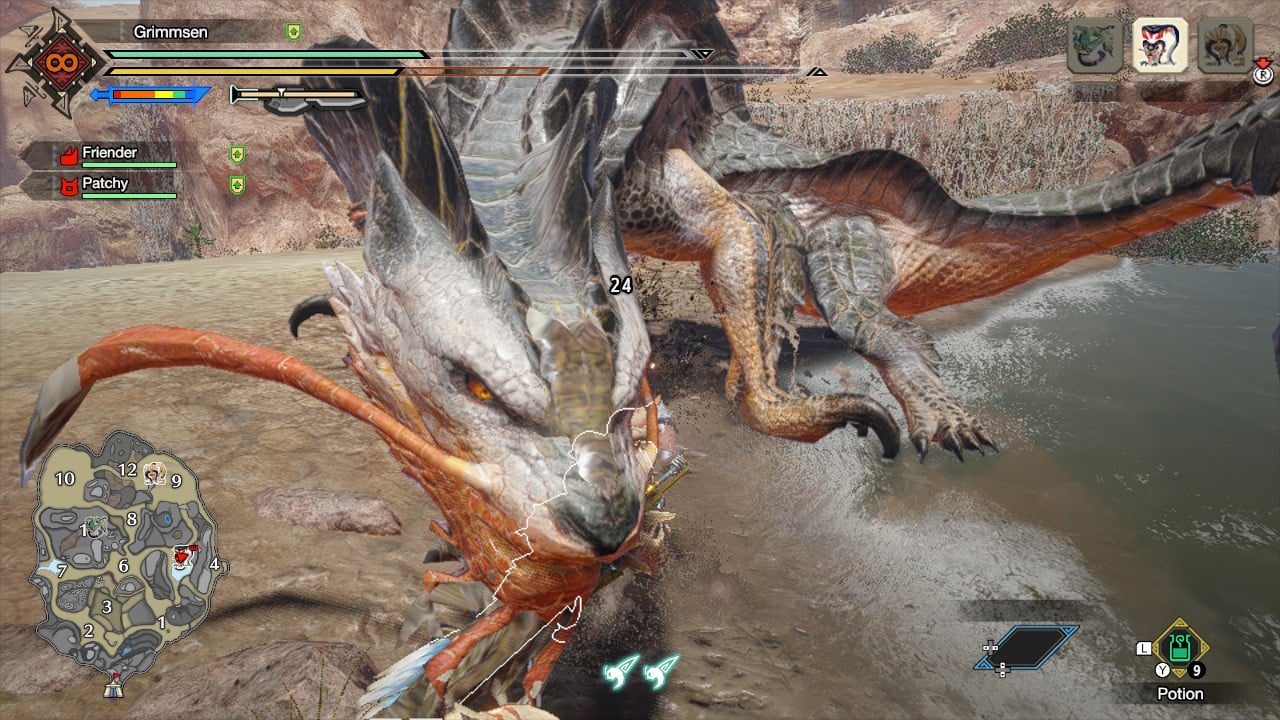
Task: Select the Patchy buddy entry
Action: point(105,185)
